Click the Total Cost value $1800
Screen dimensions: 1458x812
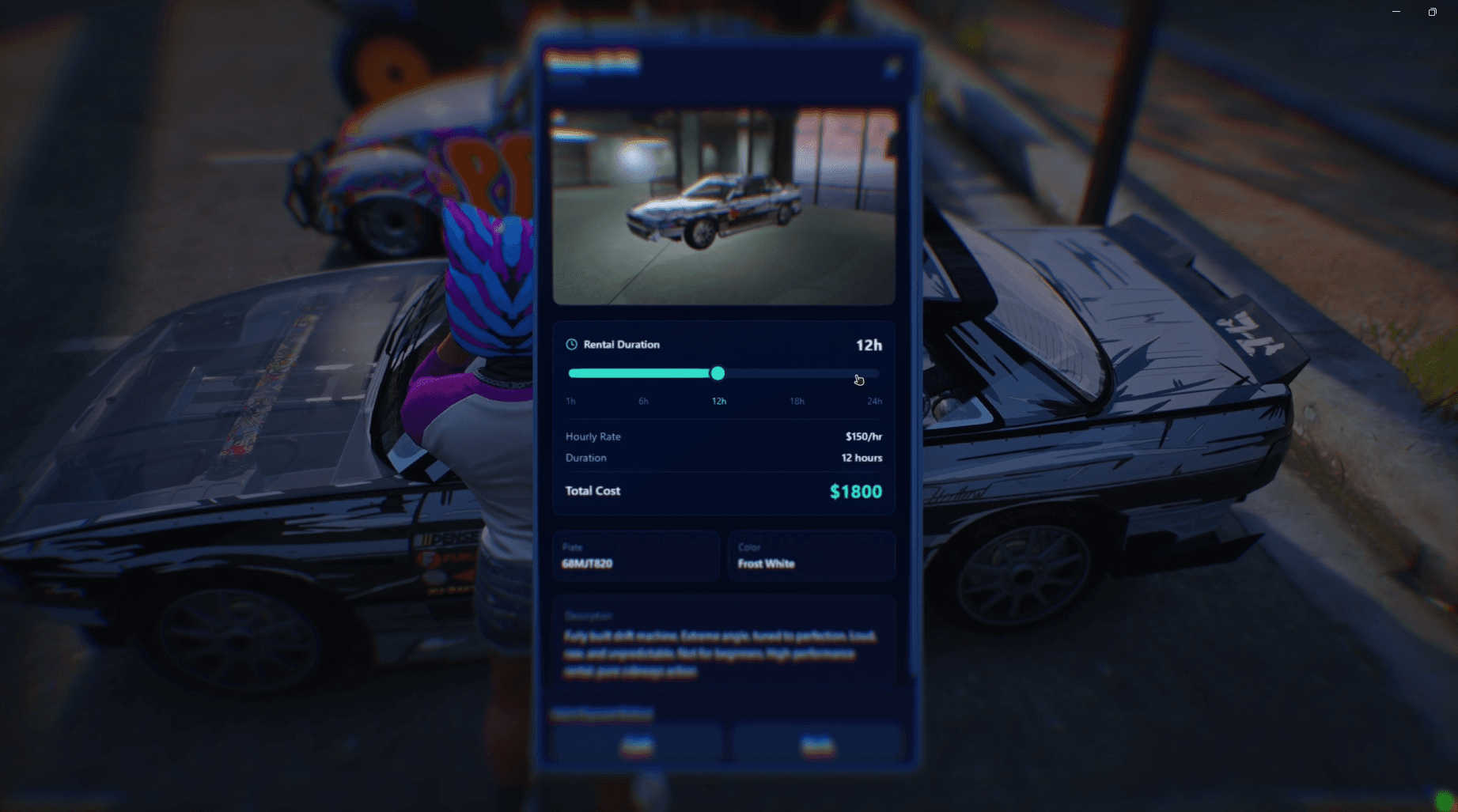tap(854, 491)
